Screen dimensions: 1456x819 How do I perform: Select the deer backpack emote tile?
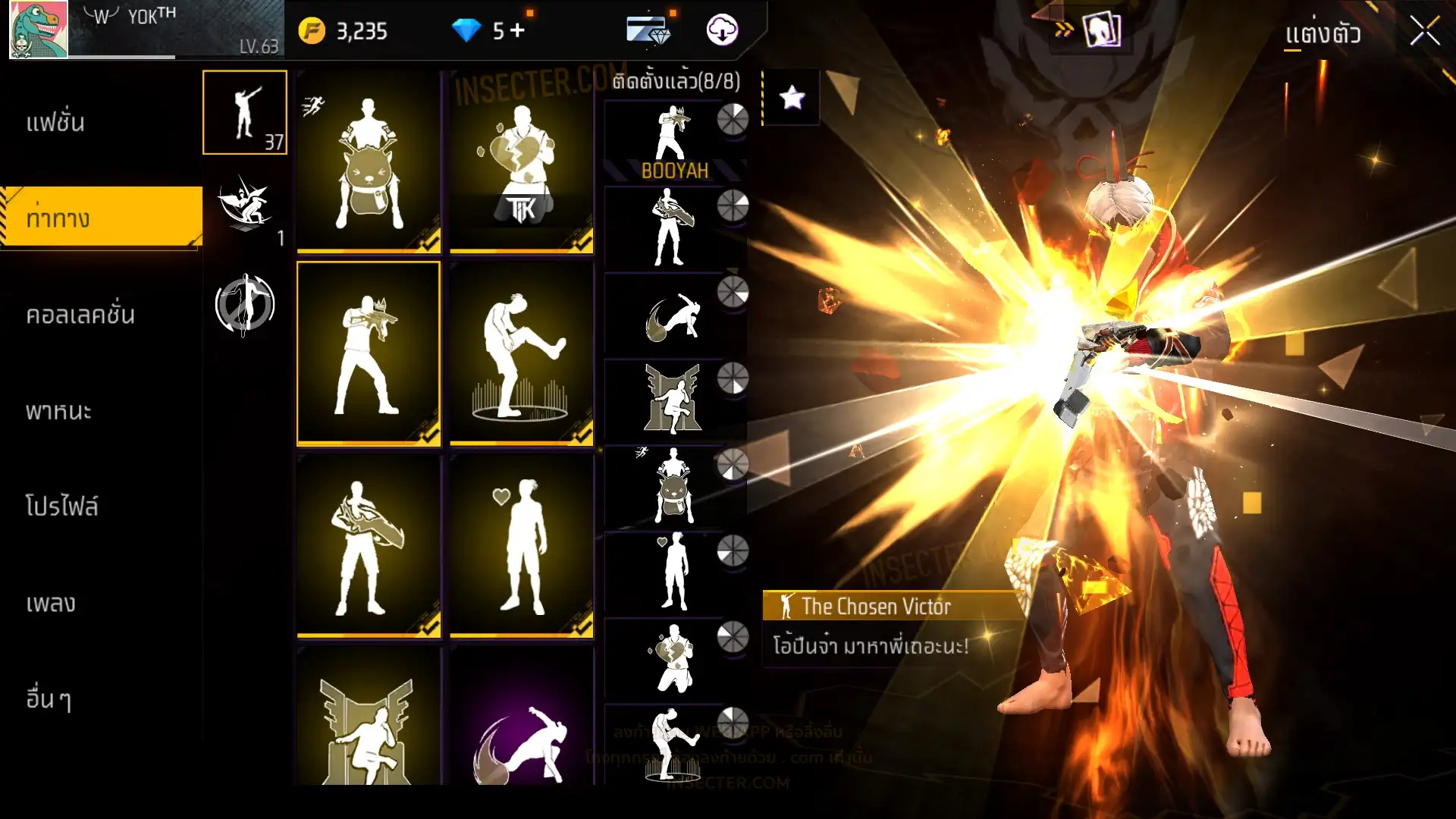click(369, 162)
